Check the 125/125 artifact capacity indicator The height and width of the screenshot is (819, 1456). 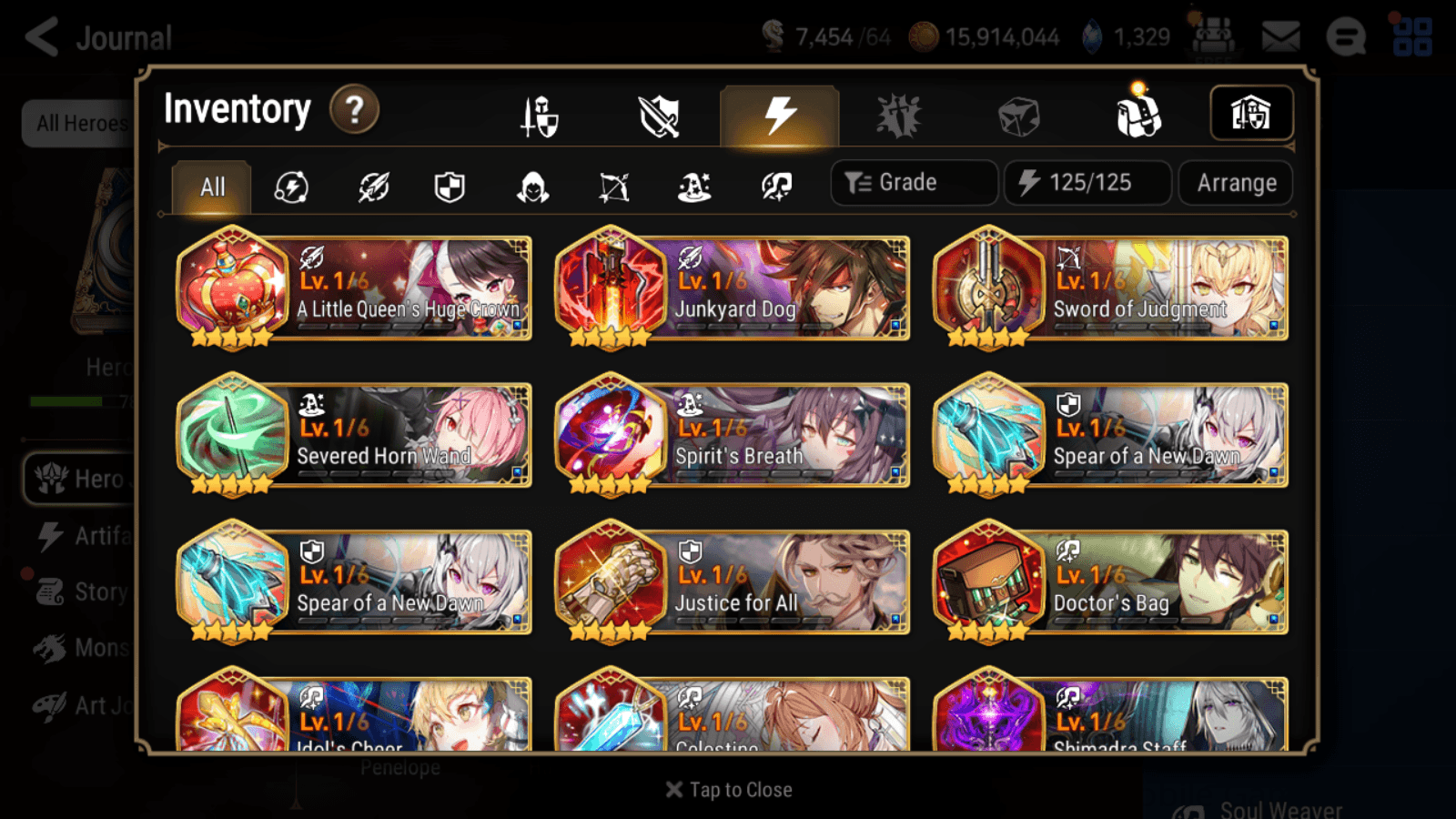point(1087,182)
